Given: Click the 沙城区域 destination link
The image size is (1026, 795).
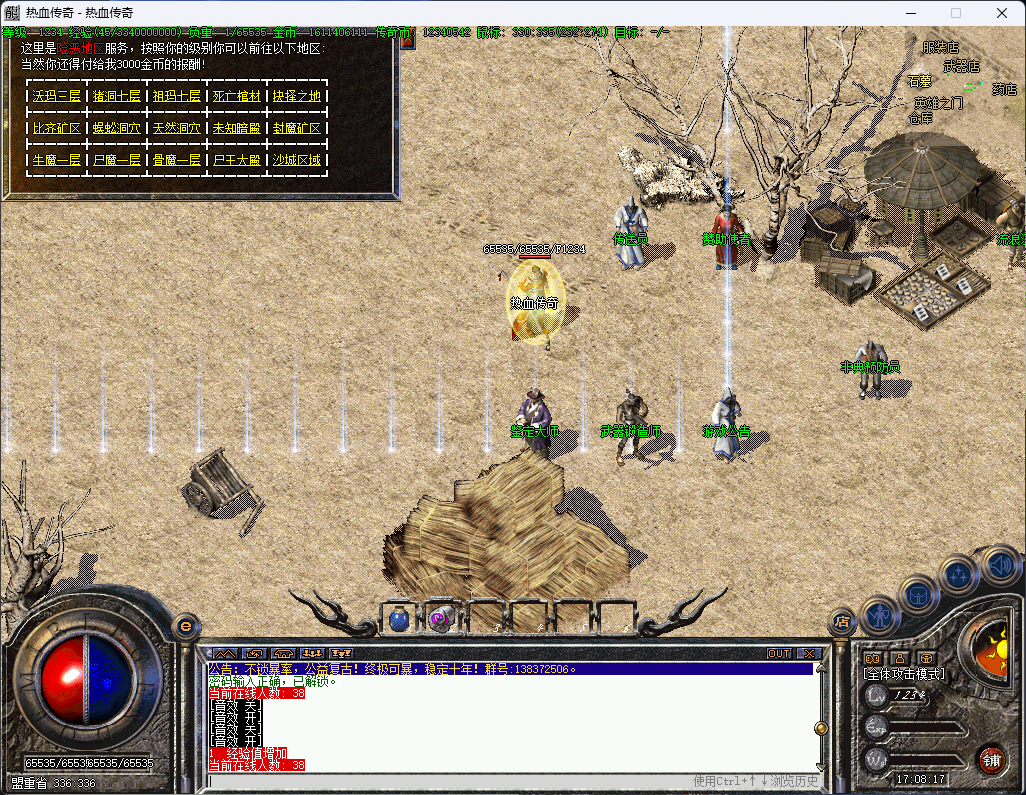Looking at the screenshot, I should 297,160.
